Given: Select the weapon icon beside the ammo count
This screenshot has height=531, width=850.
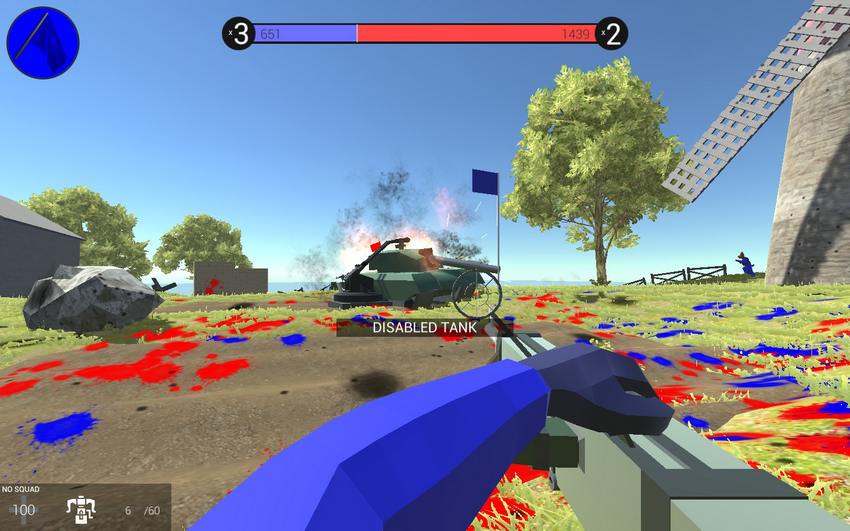Looking at the screenshot, I should click(x=80, y=508).
